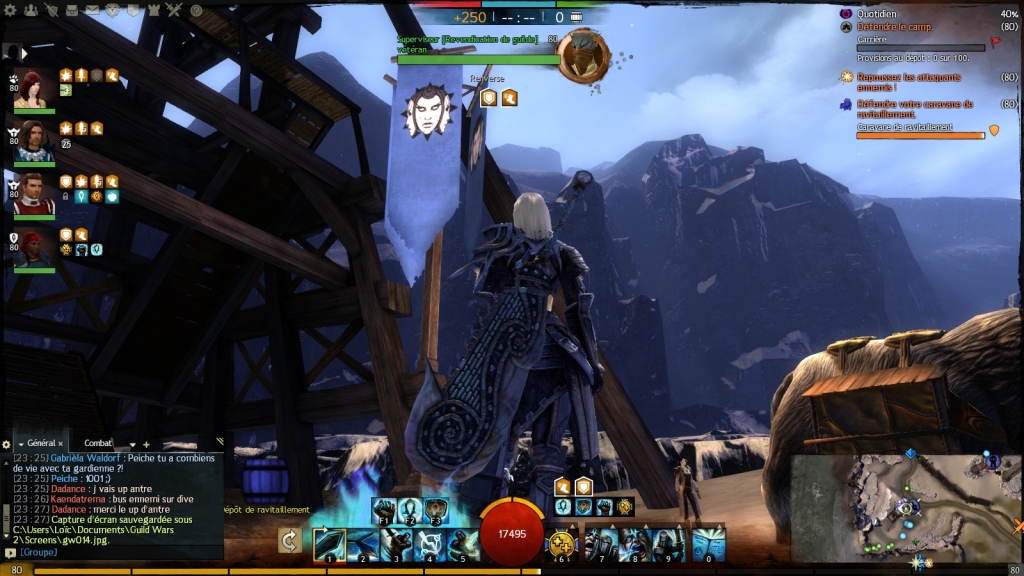Select the red-haired woman party portrait

click(x=33, y=89)
